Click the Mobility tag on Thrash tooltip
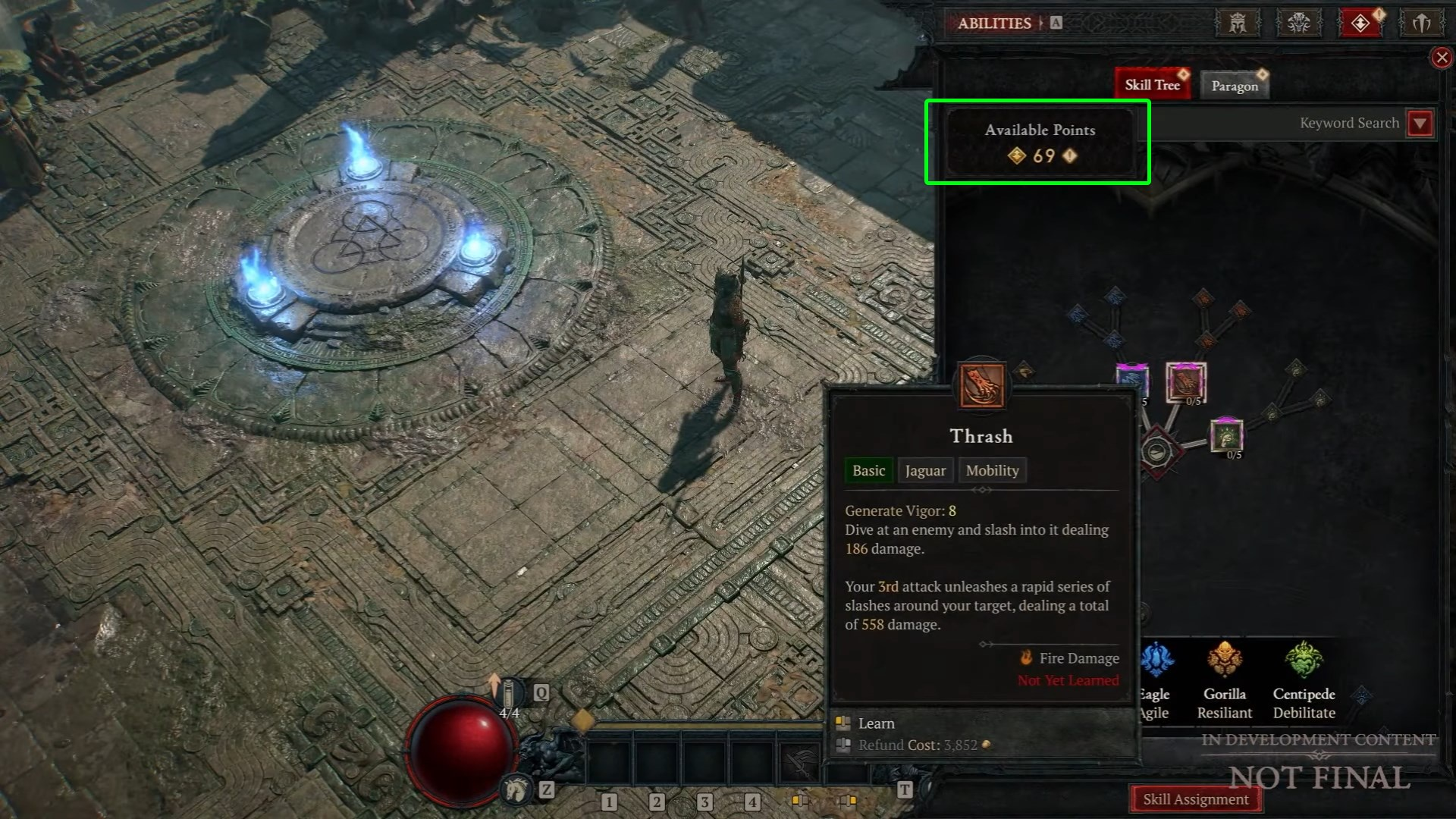Screen dimensions: 1456x819 (x=992, y=471)
